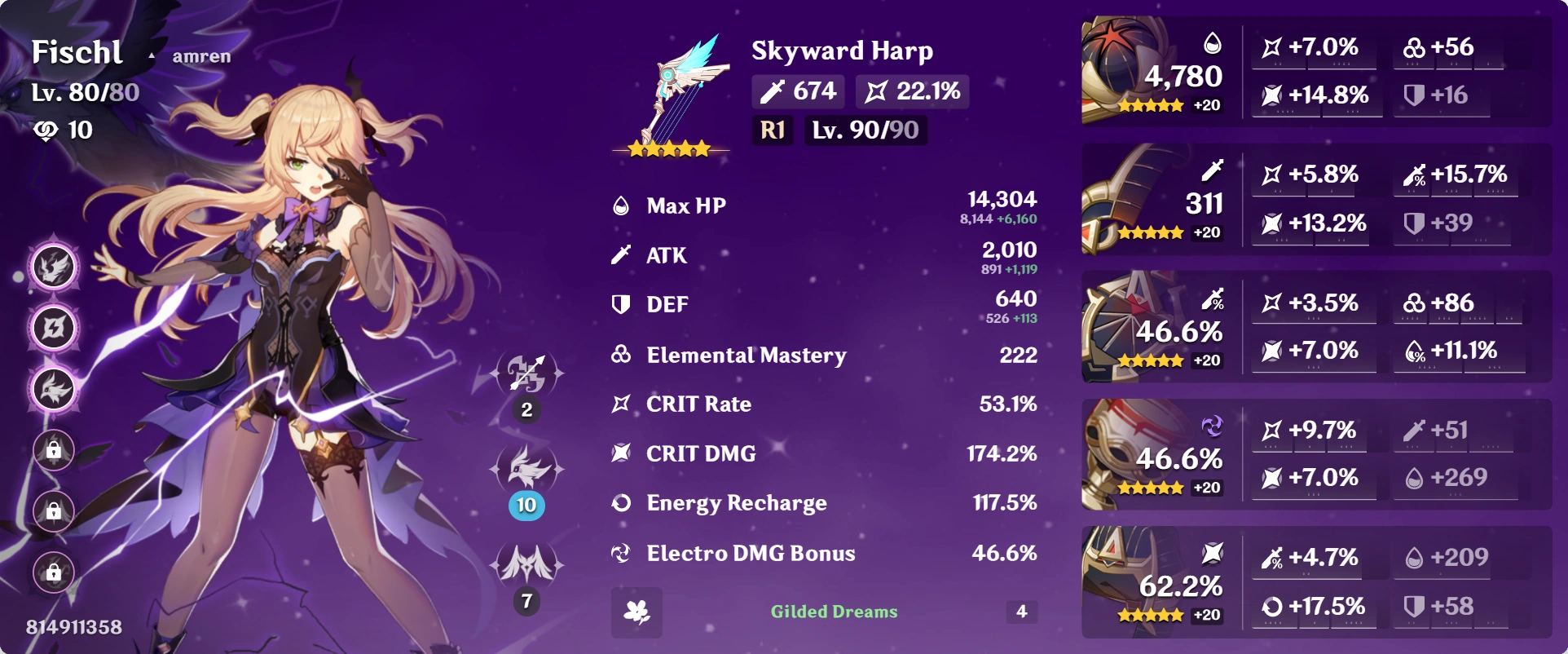This screenshot has width=1568, height=654.
Task: Click the Goblet artifact with Electro DMG Bonus
Action: [x=1157, y=454]
